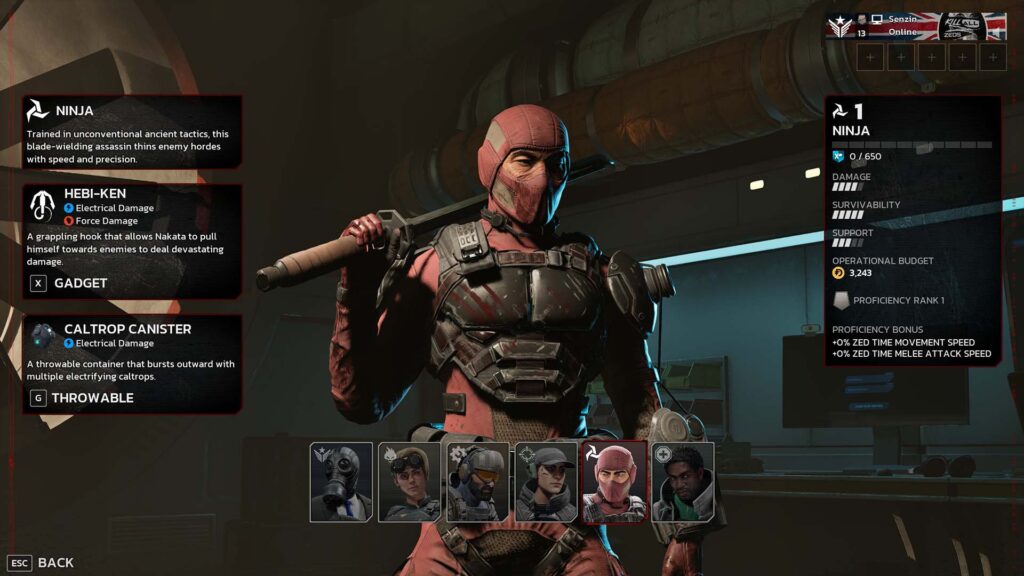Select the gas mask Commando portrait
The width and height of the screenshot is (1024, 576).
pos(341,482)
